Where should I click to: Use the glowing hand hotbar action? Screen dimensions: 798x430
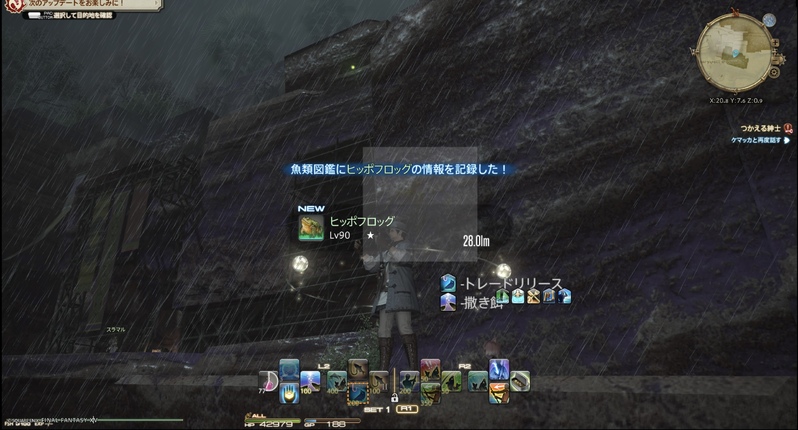(290, 392)
